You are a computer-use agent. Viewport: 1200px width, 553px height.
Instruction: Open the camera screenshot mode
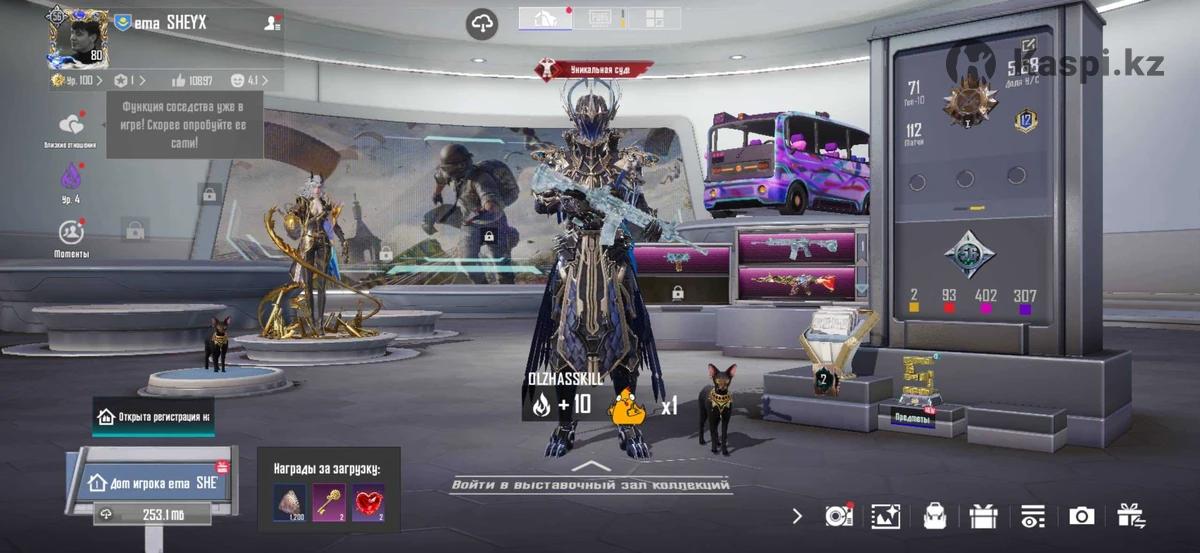point(1081,516)
